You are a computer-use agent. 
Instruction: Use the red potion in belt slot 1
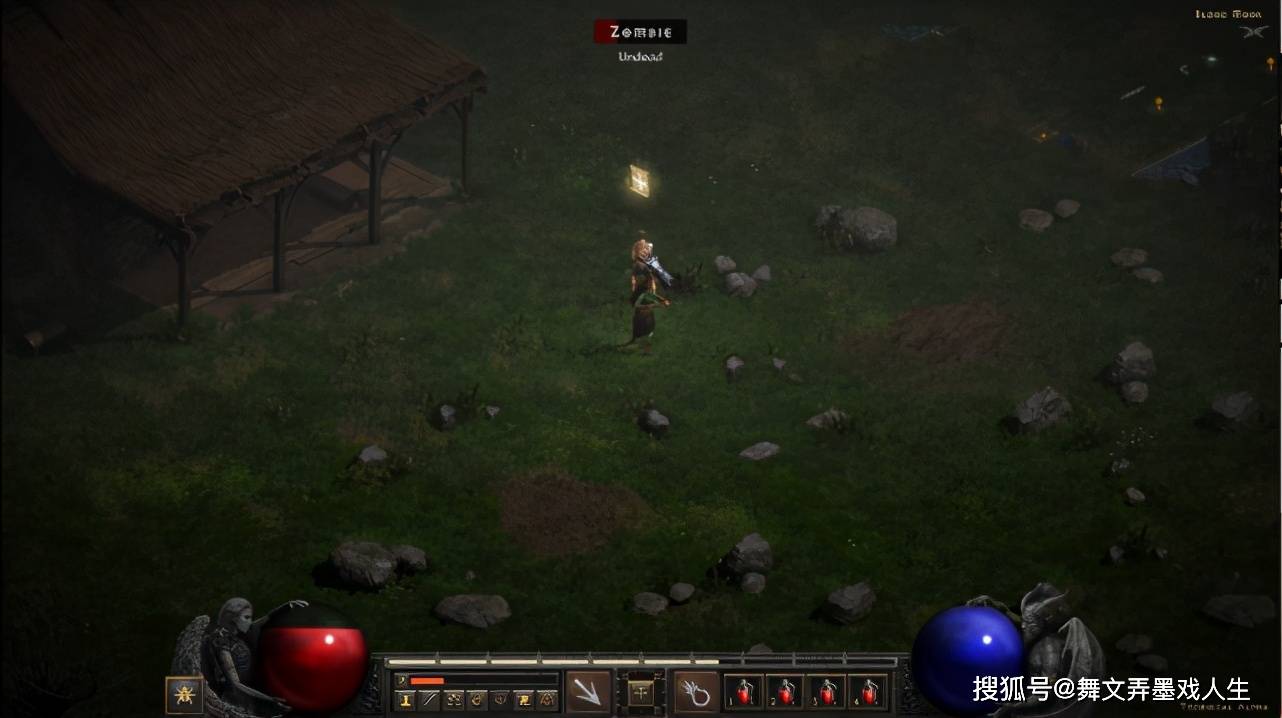pos(743,691)
